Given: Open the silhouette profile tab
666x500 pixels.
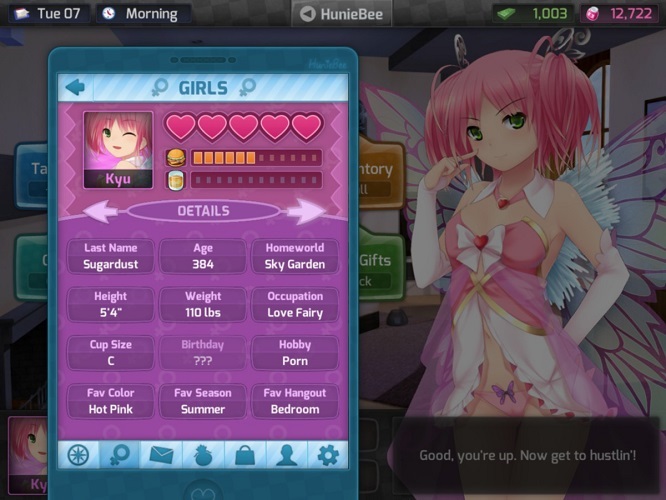Looking at the screenshot, I should (x=286, y=455).
